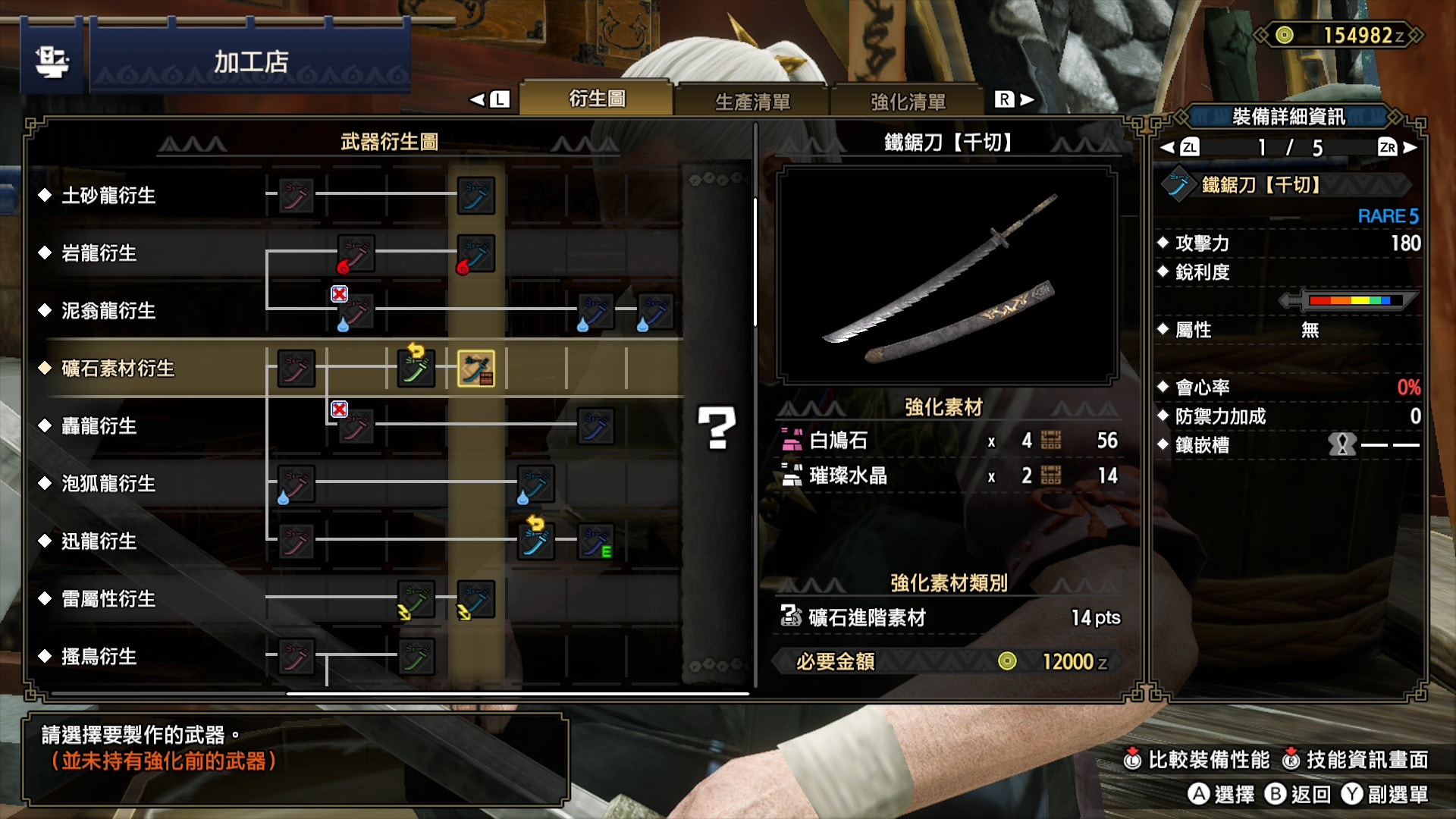Pick the 泥翁龍衍生 row label
The image size is (1456, 819).
pos(108,311)
